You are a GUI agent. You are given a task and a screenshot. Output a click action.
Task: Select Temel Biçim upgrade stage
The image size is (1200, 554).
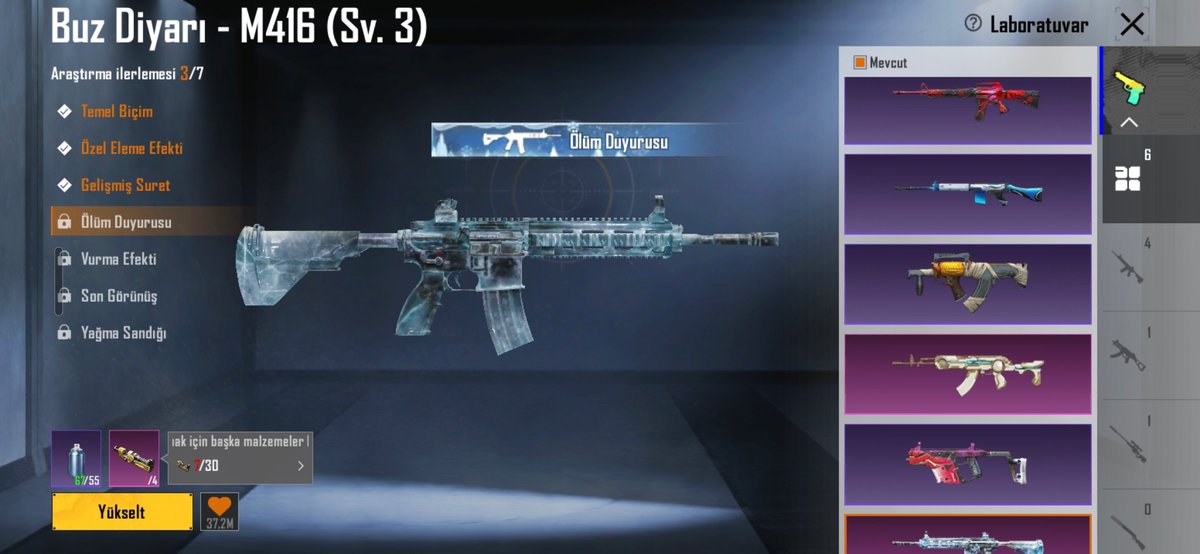click(x=116, y=111)
